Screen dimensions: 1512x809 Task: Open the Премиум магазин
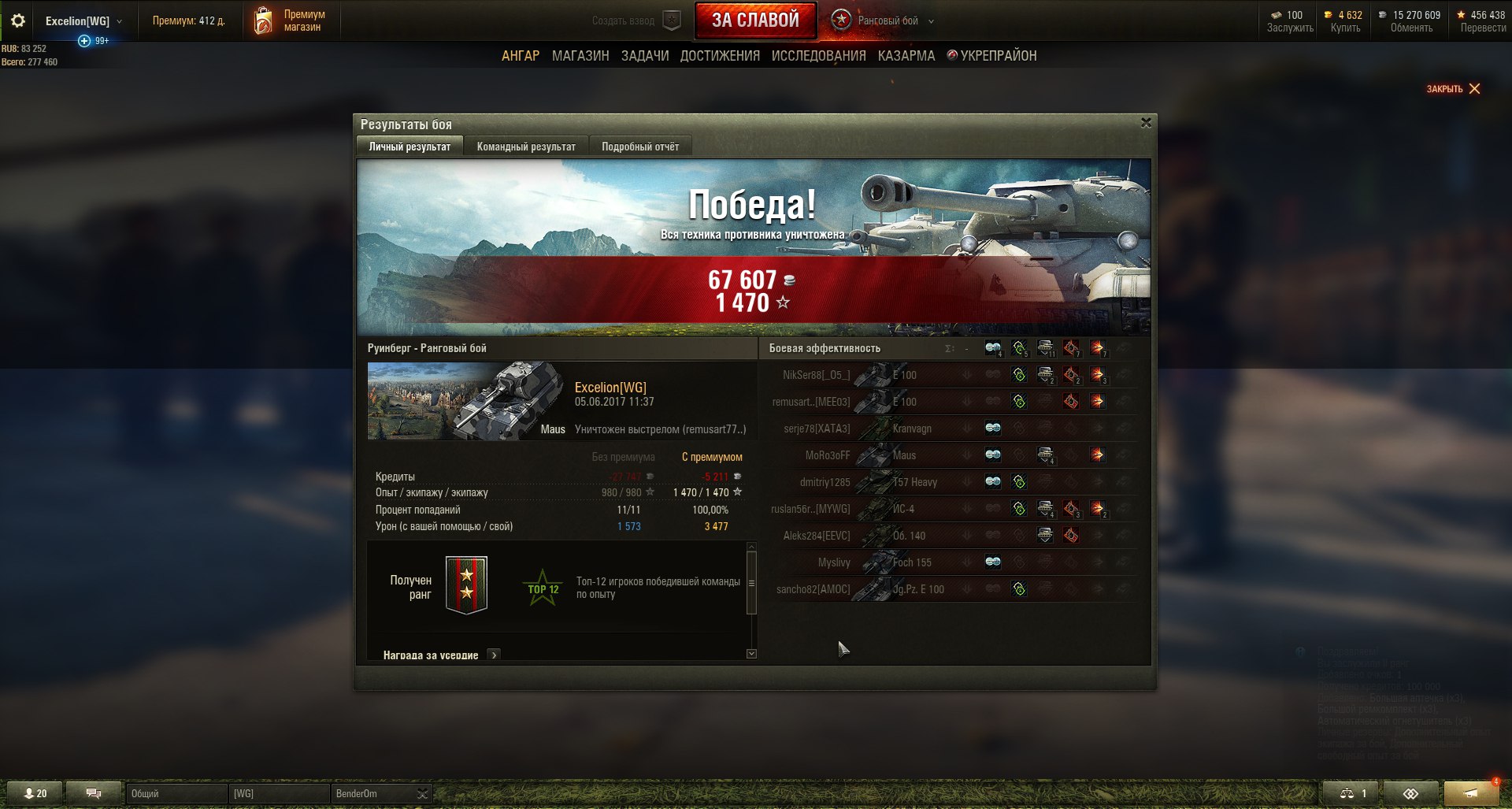[x=291, y=21]
